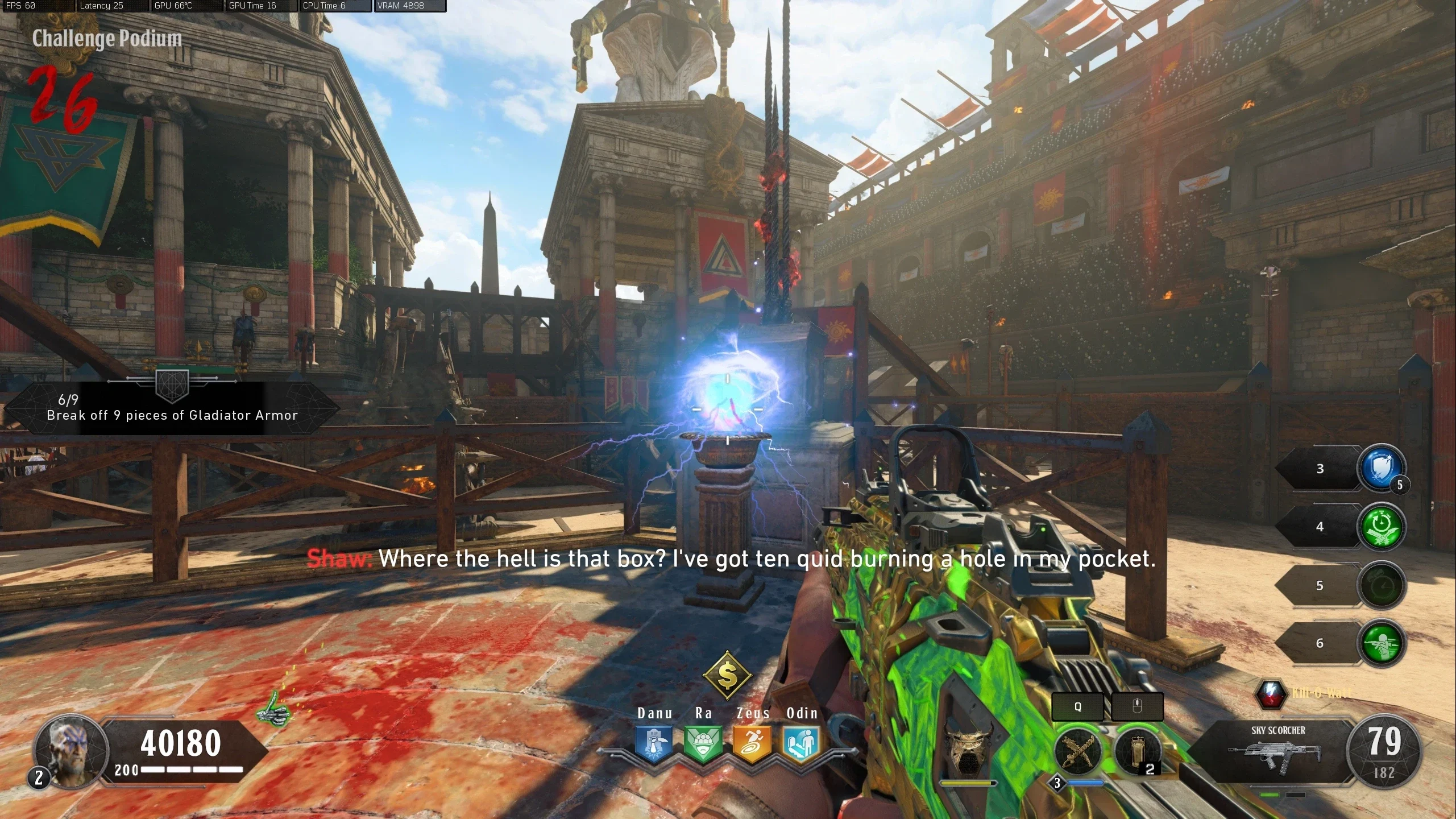
Task: Activate the green elixir in slot 6
Action: [1381, 643]
